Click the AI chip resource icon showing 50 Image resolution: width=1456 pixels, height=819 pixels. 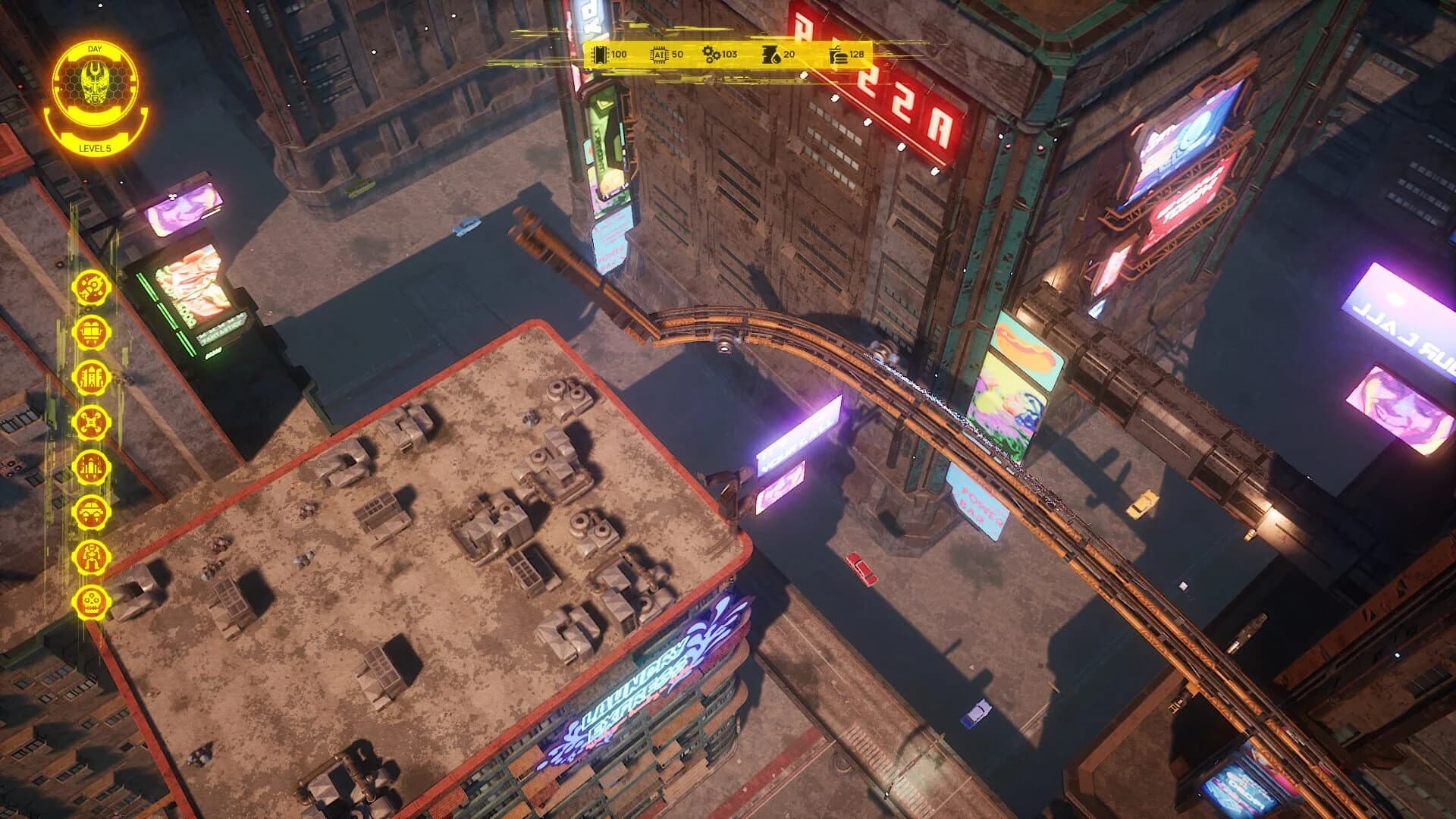click(657, 54)
